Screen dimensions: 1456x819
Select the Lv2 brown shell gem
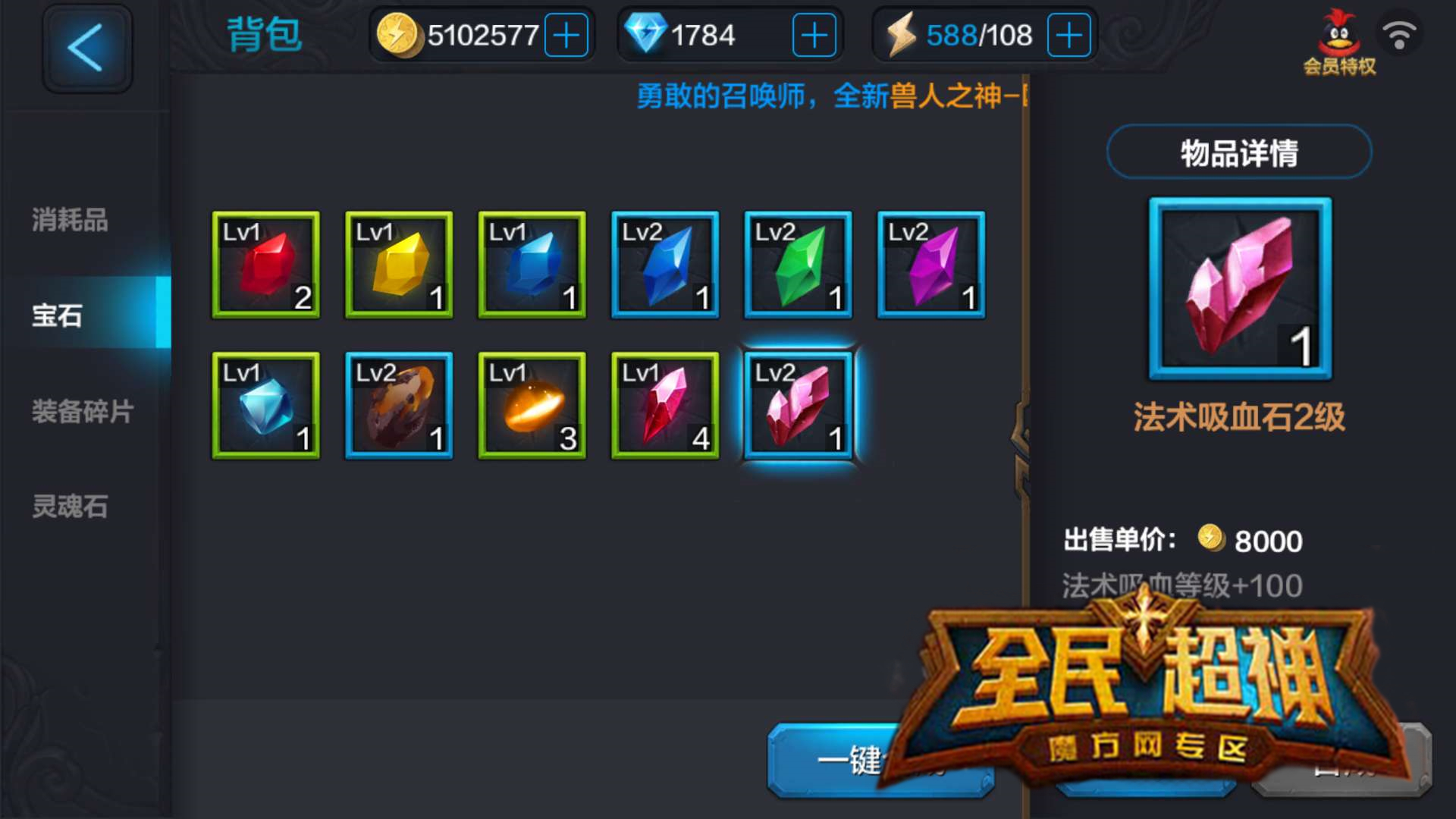[x=398, y=405]
